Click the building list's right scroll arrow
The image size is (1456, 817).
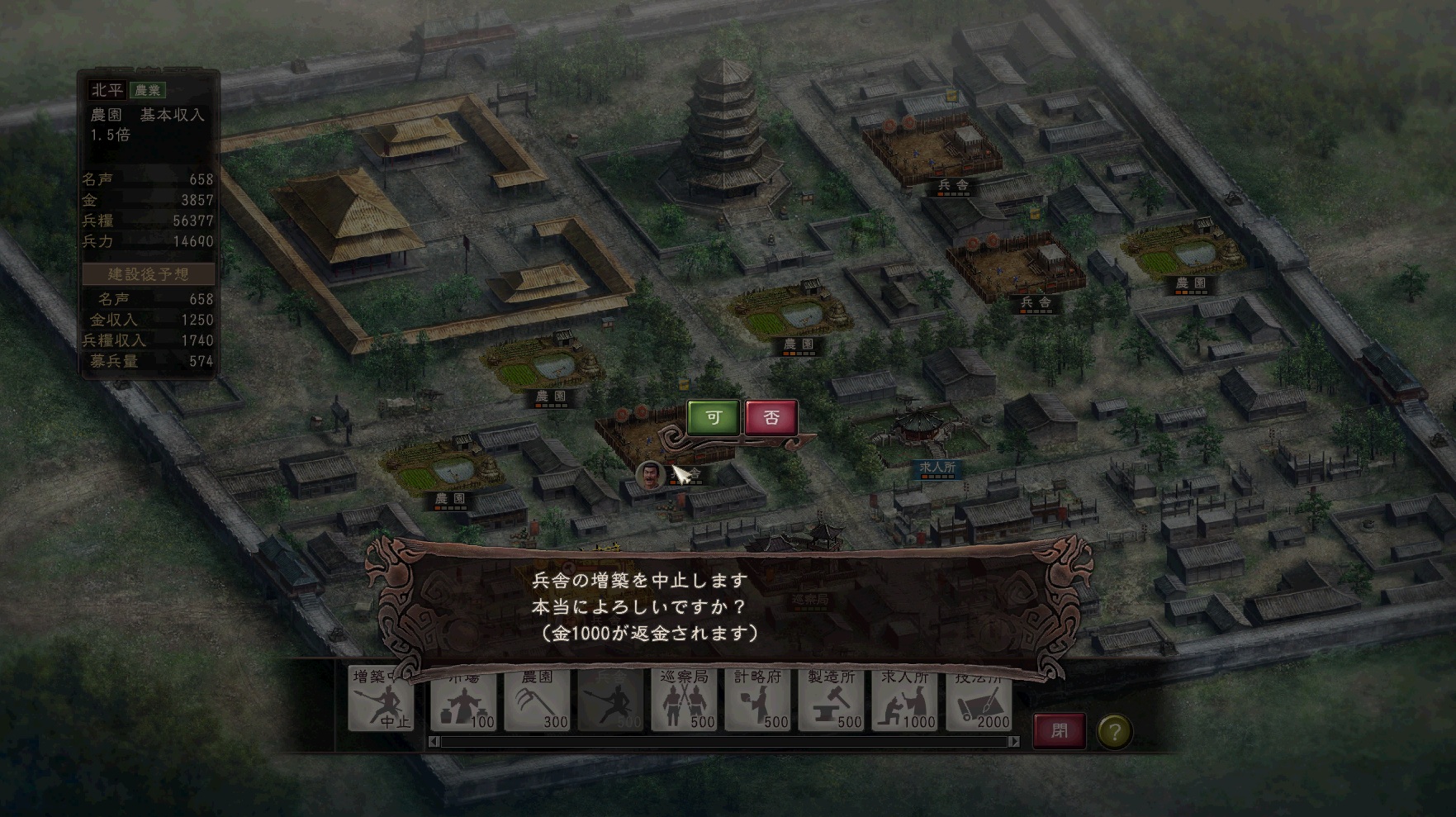[1014, 742]
